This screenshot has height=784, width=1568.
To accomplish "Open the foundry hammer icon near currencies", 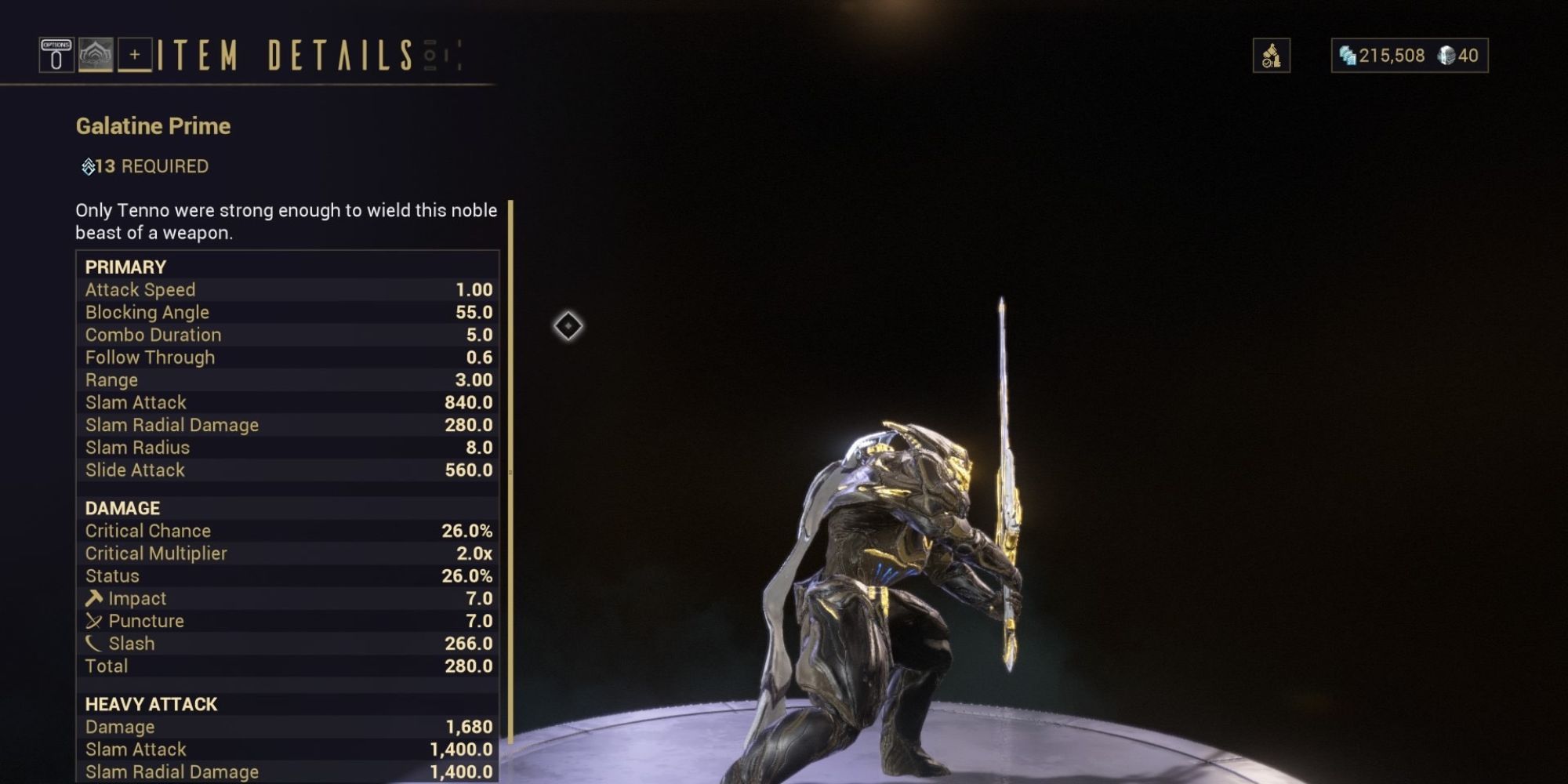I will click(x=1272, y=55).
